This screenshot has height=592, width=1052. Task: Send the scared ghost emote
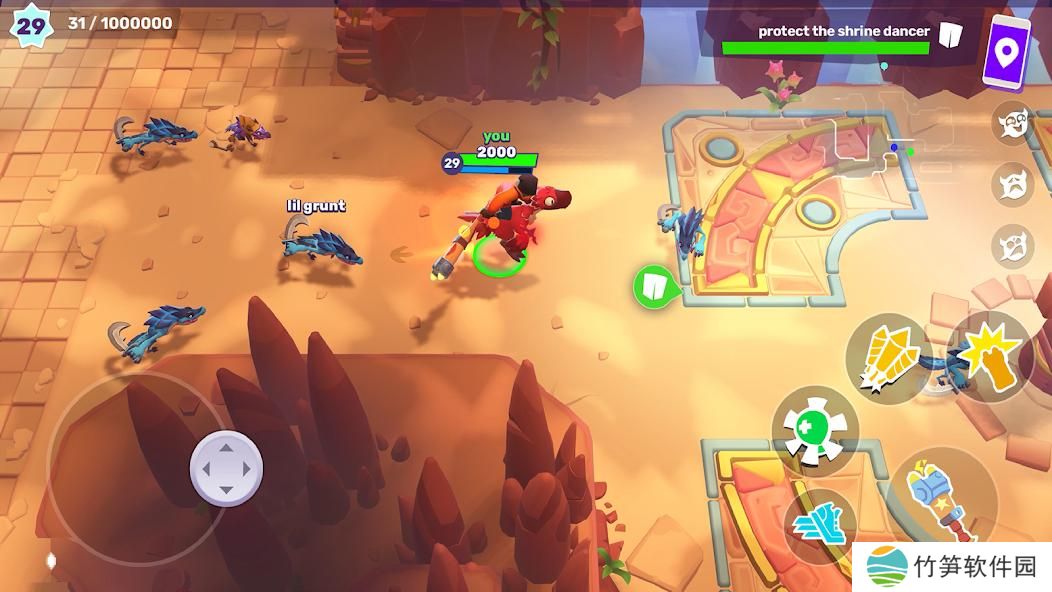click(x=1012, y=245)
